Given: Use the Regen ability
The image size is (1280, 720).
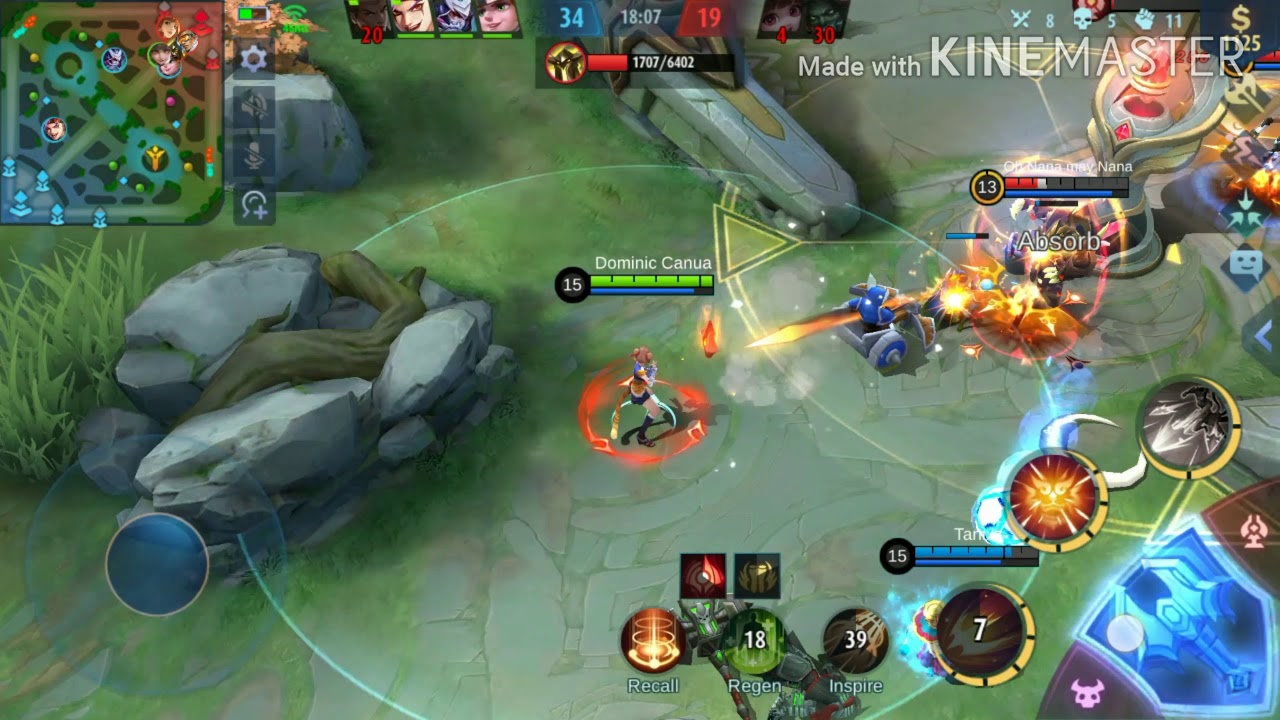Looking at the screenshot, I should (755, 641).
